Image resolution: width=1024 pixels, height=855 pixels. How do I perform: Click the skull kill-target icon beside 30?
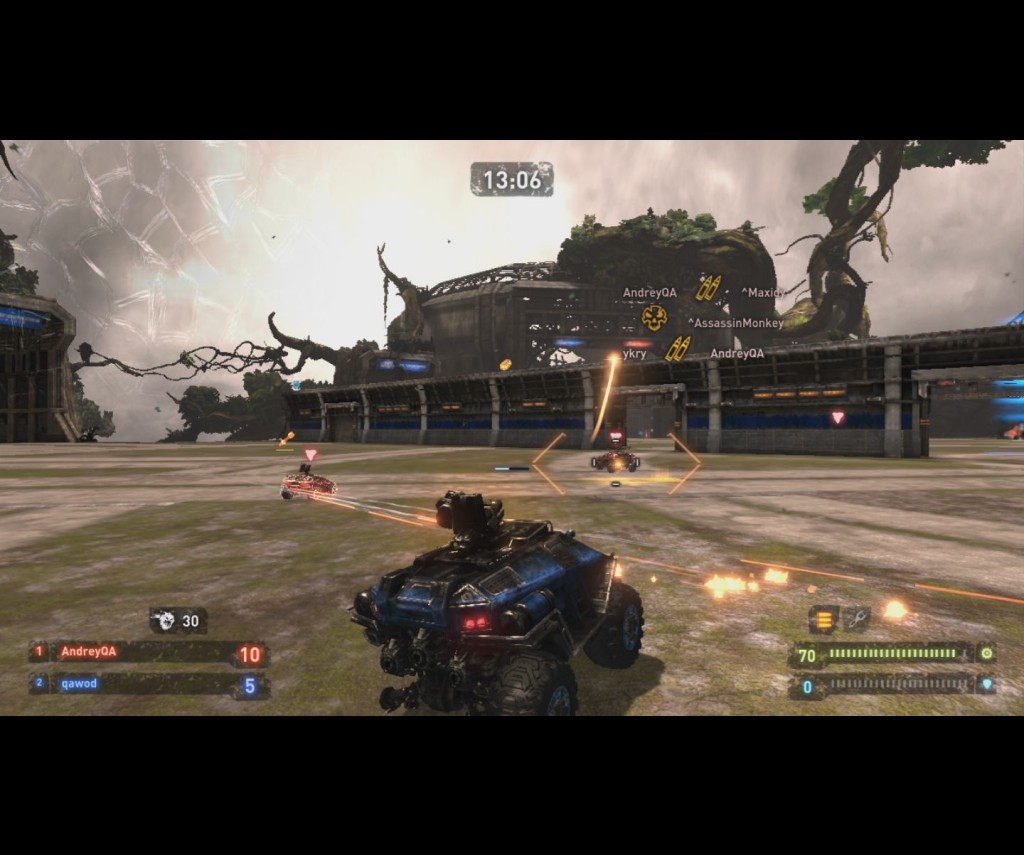tap(166, 621)
